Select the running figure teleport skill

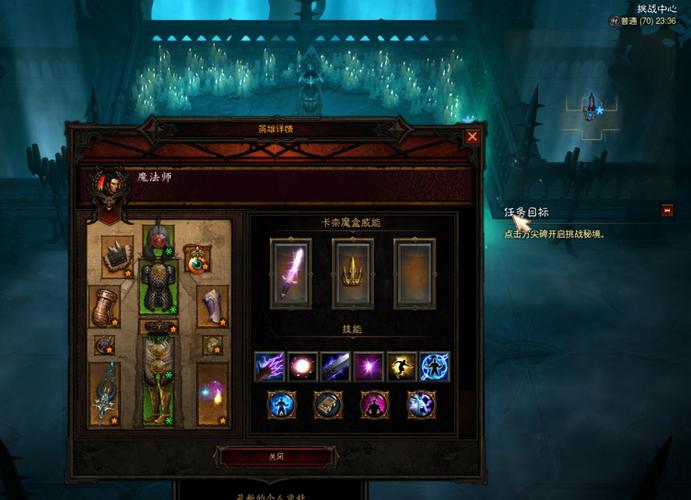pos(401,366)
